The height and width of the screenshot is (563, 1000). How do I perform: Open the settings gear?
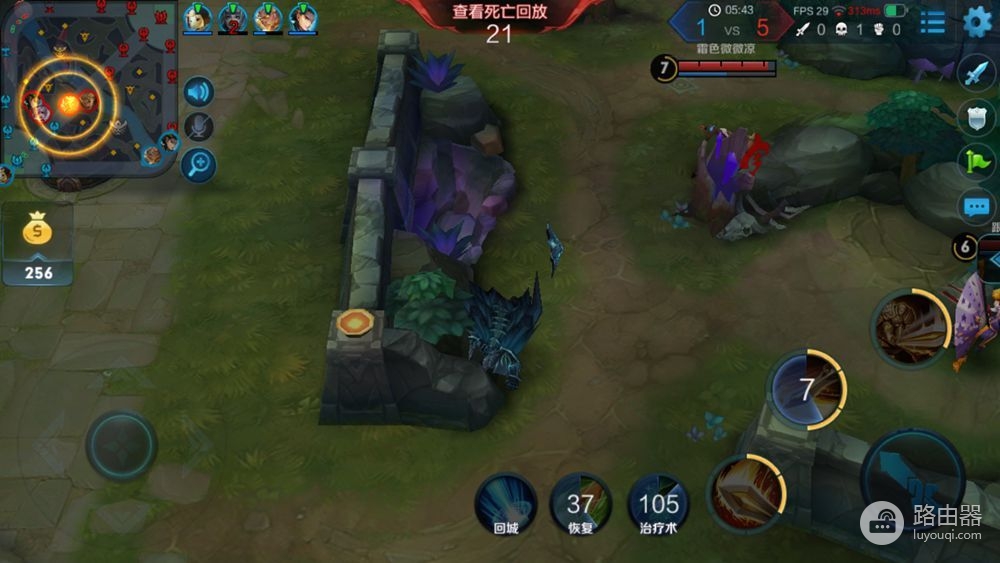[x=976, y=22]
